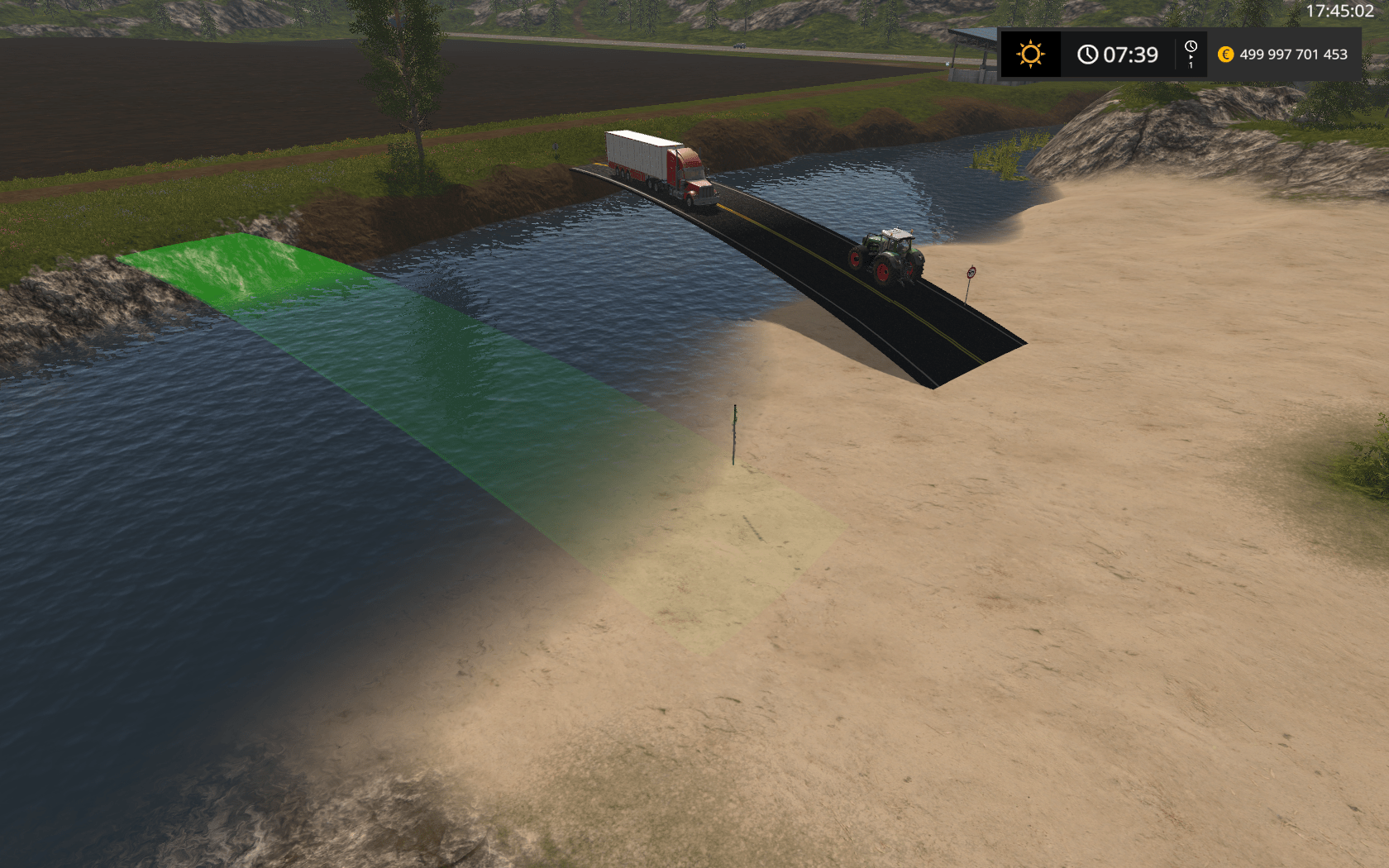1389x868 pixels.
Task: Select the in-game time reading 07:39
Action: tap(1131, 55)
